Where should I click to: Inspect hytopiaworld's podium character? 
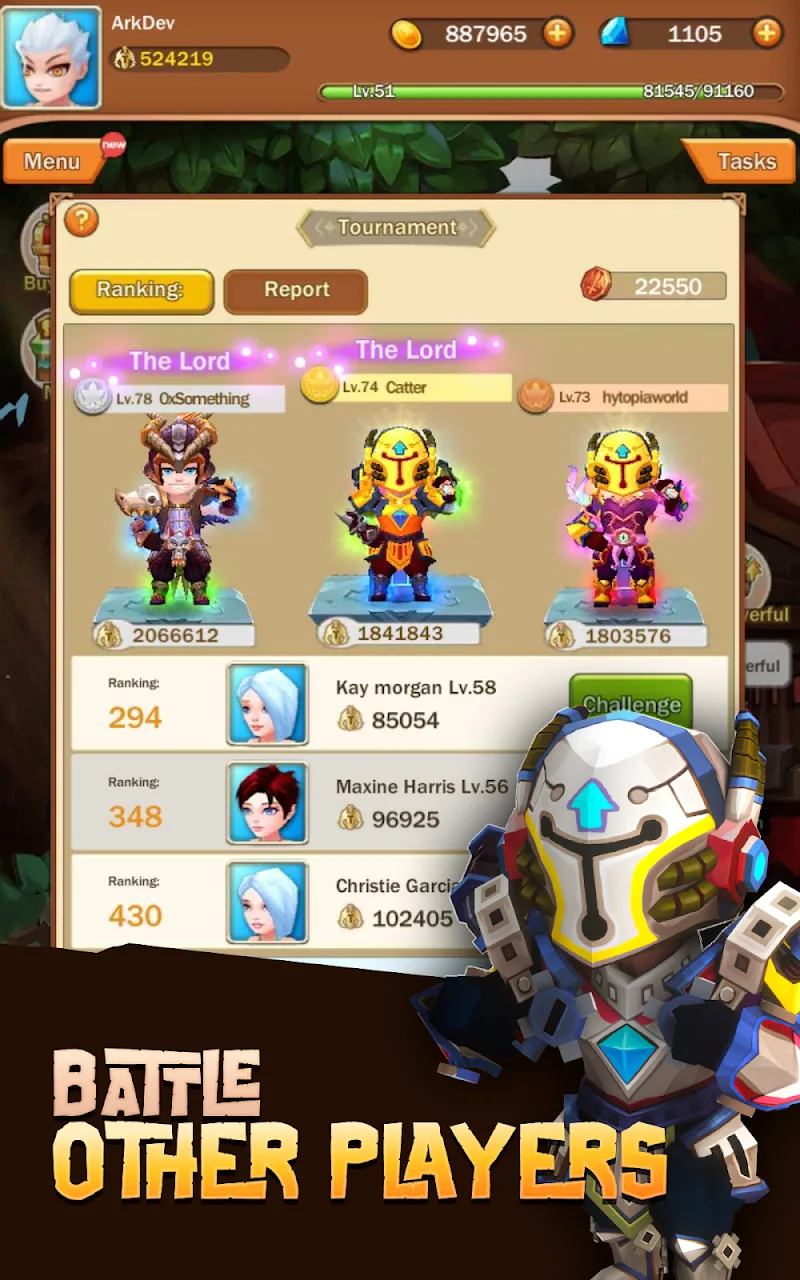pyautogui.click(x=625, y=520)
